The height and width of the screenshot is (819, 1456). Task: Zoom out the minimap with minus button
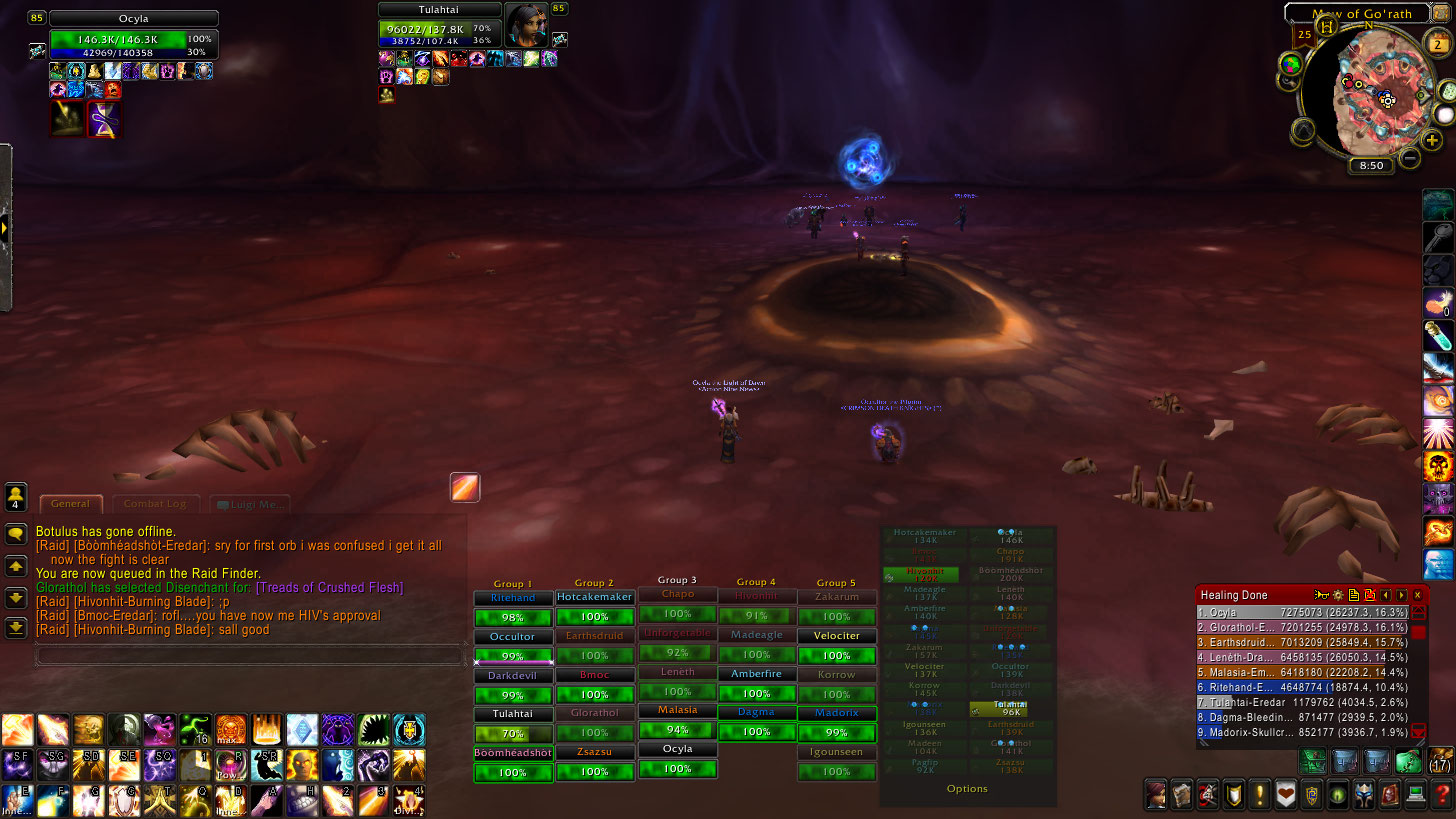pos(1409,157)
